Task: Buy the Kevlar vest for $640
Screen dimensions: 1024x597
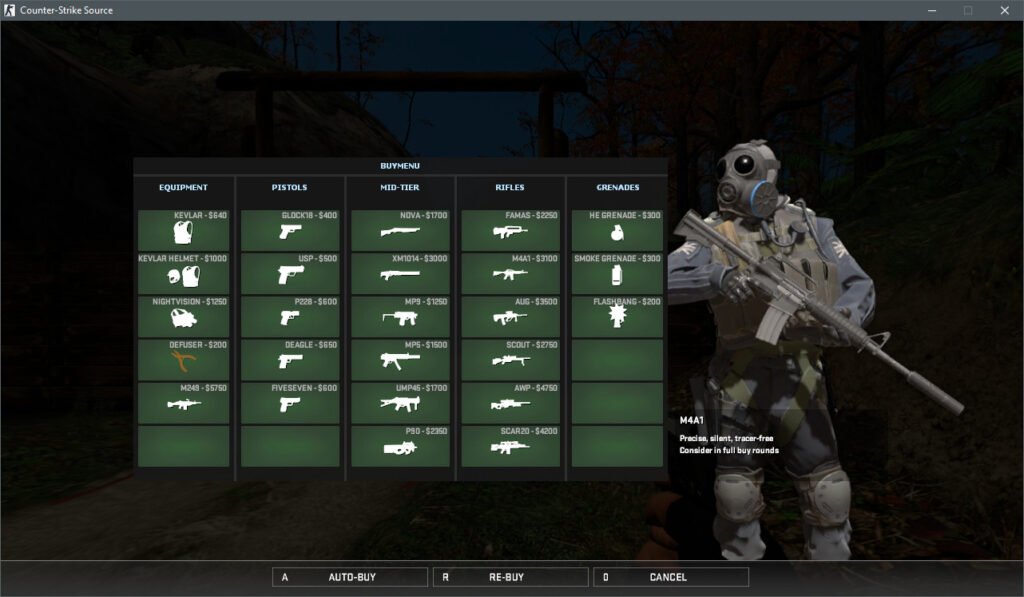Action: 183,230
